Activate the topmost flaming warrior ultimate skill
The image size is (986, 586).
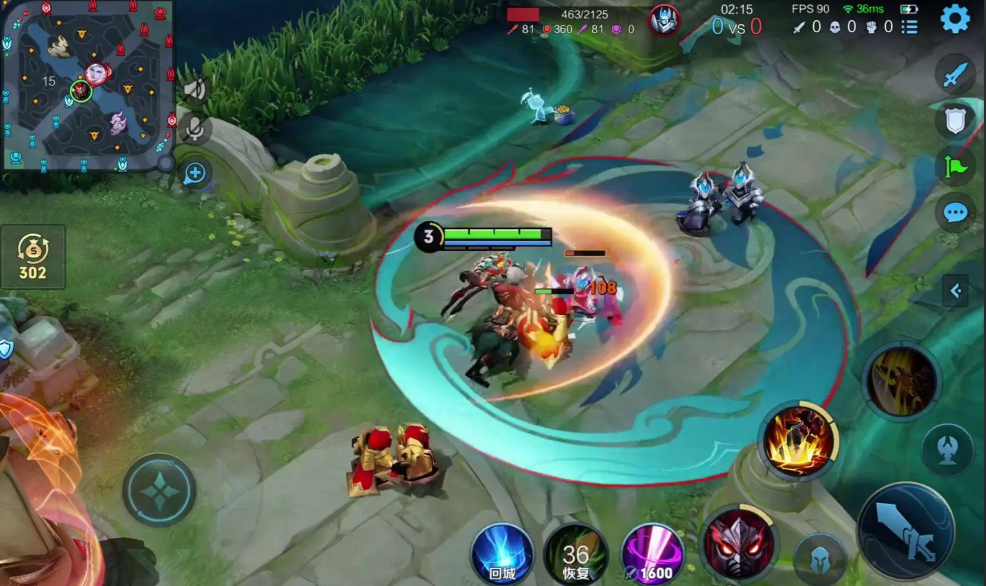pyautogui.click(x=901, y=380)
